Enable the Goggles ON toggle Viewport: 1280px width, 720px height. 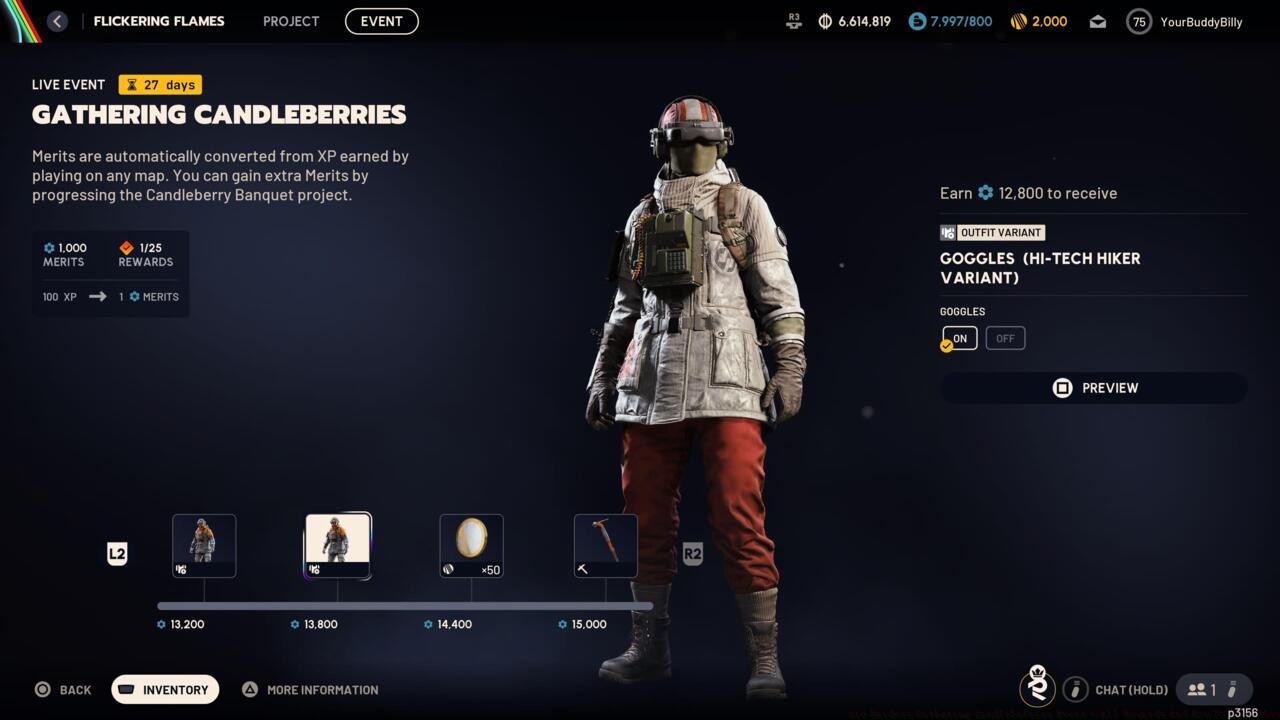point(959,338)
